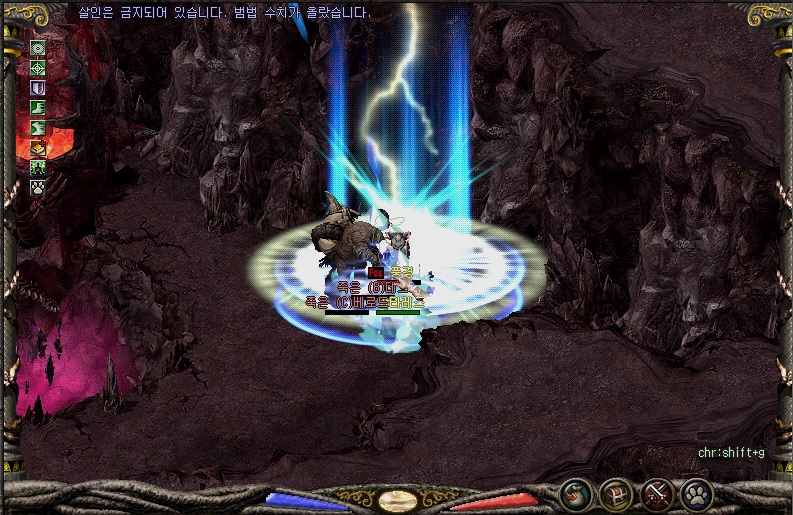Viewport: 793px width, 515px height.
Task: Click the golden oval gem centerpiece
Action: pyautogui.click(x=397, y=499)
